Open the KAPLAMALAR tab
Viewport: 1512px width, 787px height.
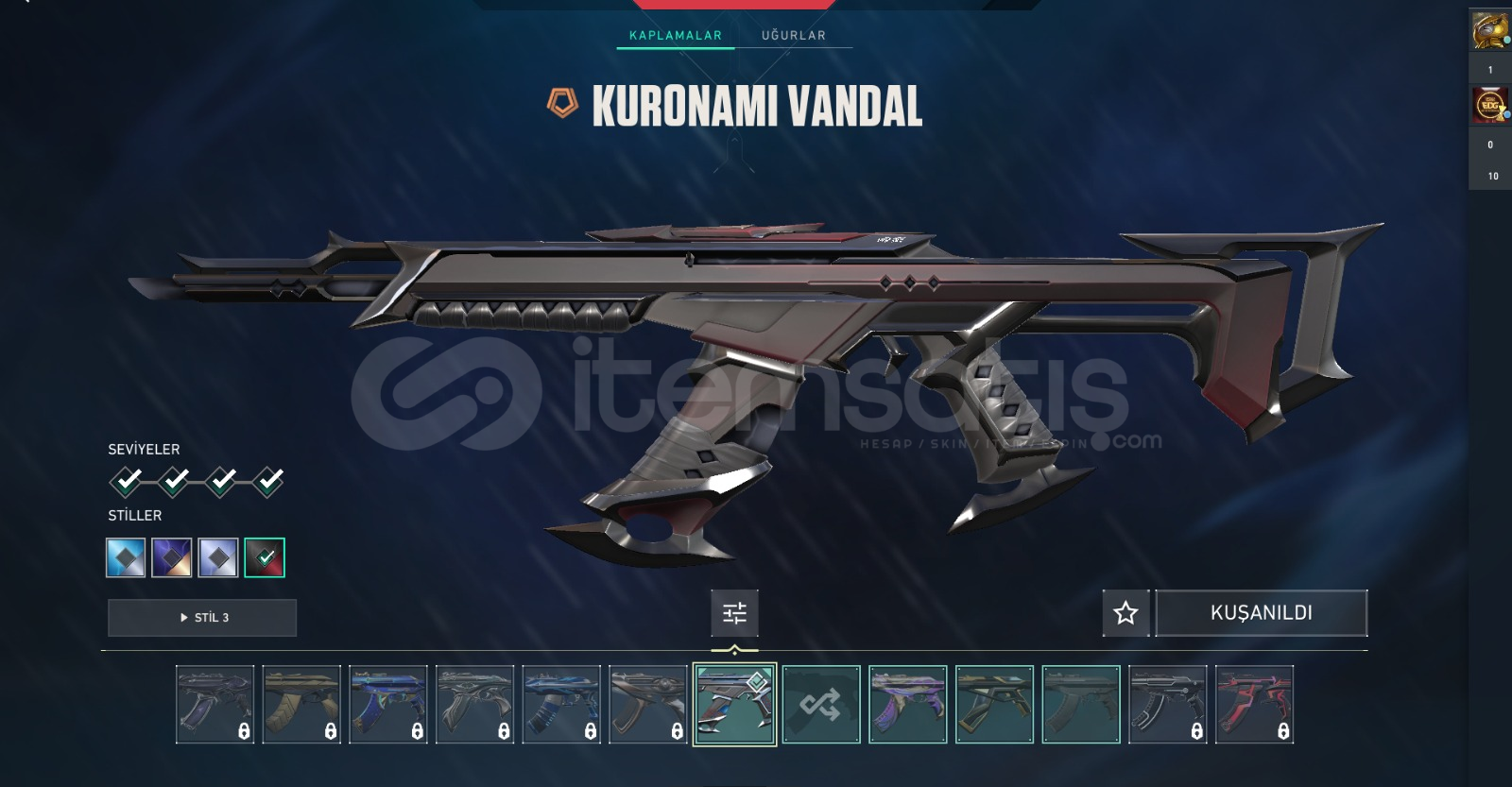(x=674, y=35)
